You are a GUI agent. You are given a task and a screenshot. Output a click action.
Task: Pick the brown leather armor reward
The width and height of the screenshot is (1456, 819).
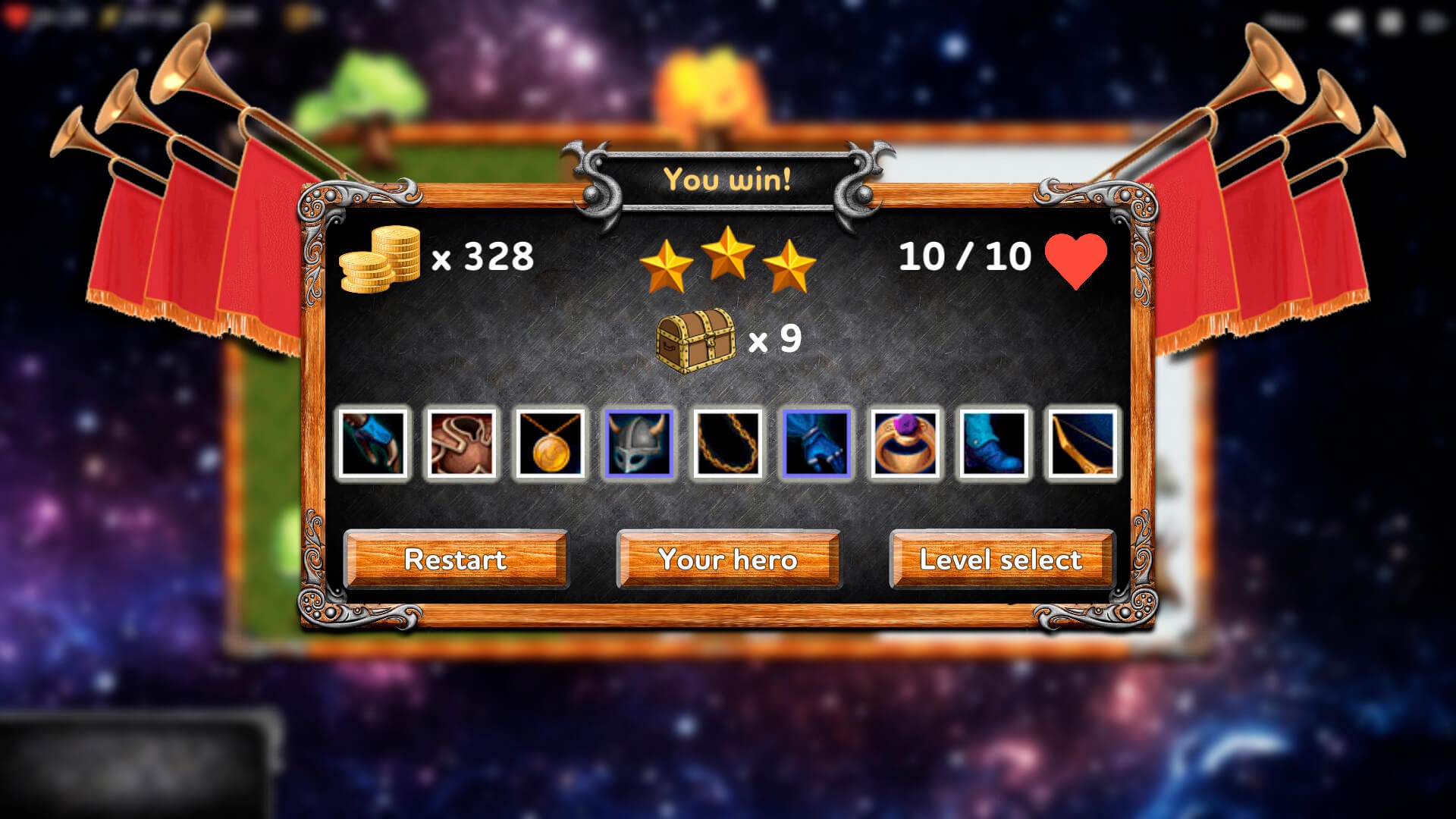(461, 444)
